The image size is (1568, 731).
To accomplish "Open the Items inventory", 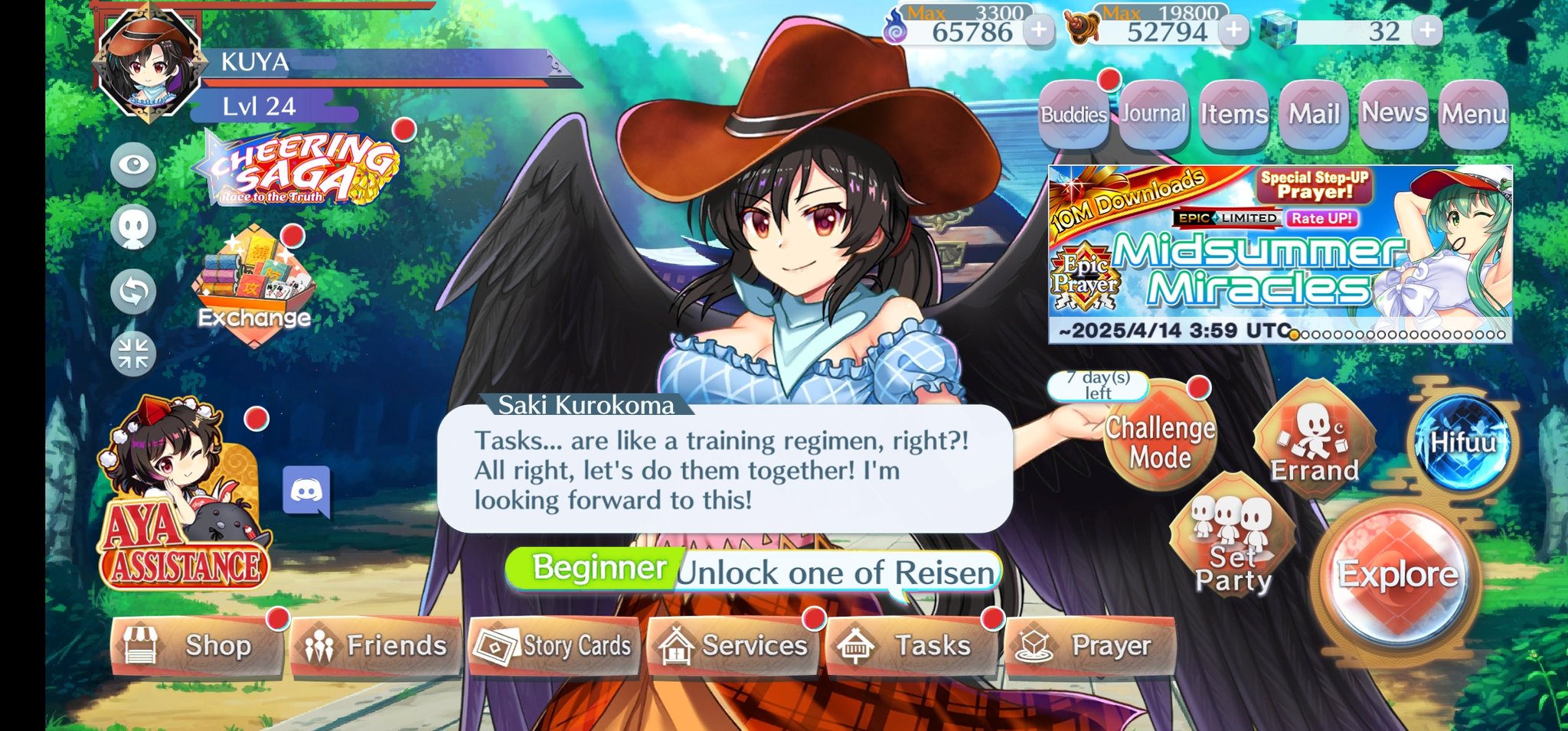I will tap(1233, 115).
